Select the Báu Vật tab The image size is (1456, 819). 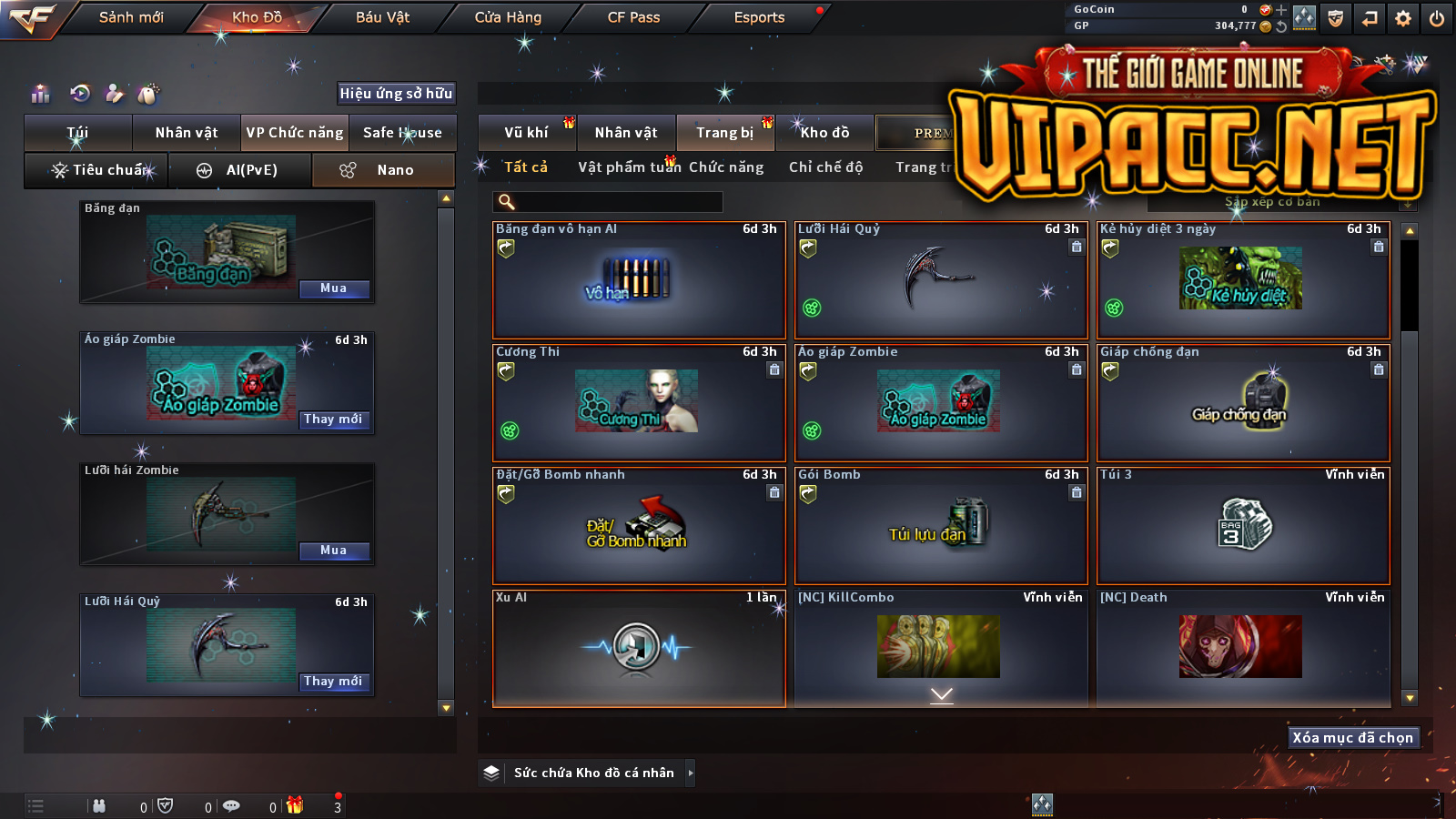click(382, 17)
